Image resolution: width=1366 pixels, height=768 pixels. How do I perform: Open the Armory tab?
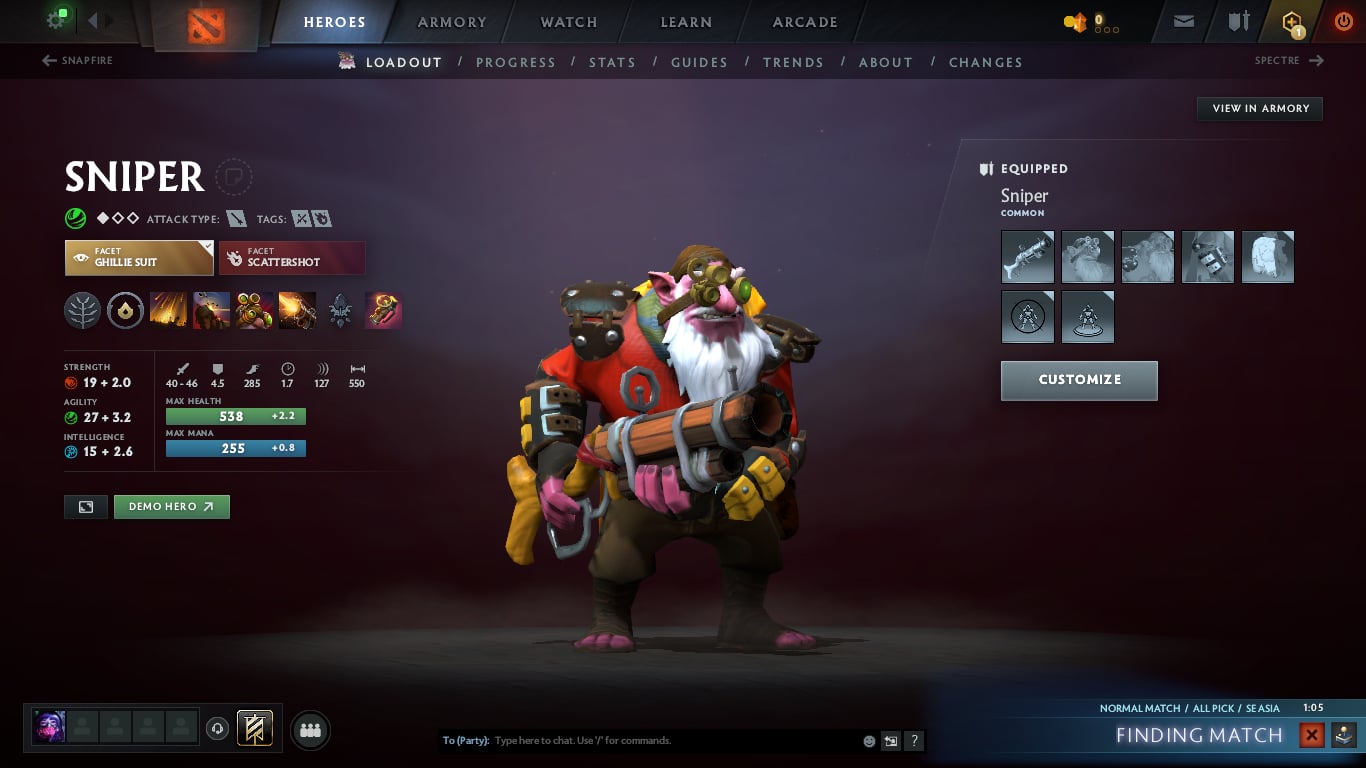tap(451, 22)
